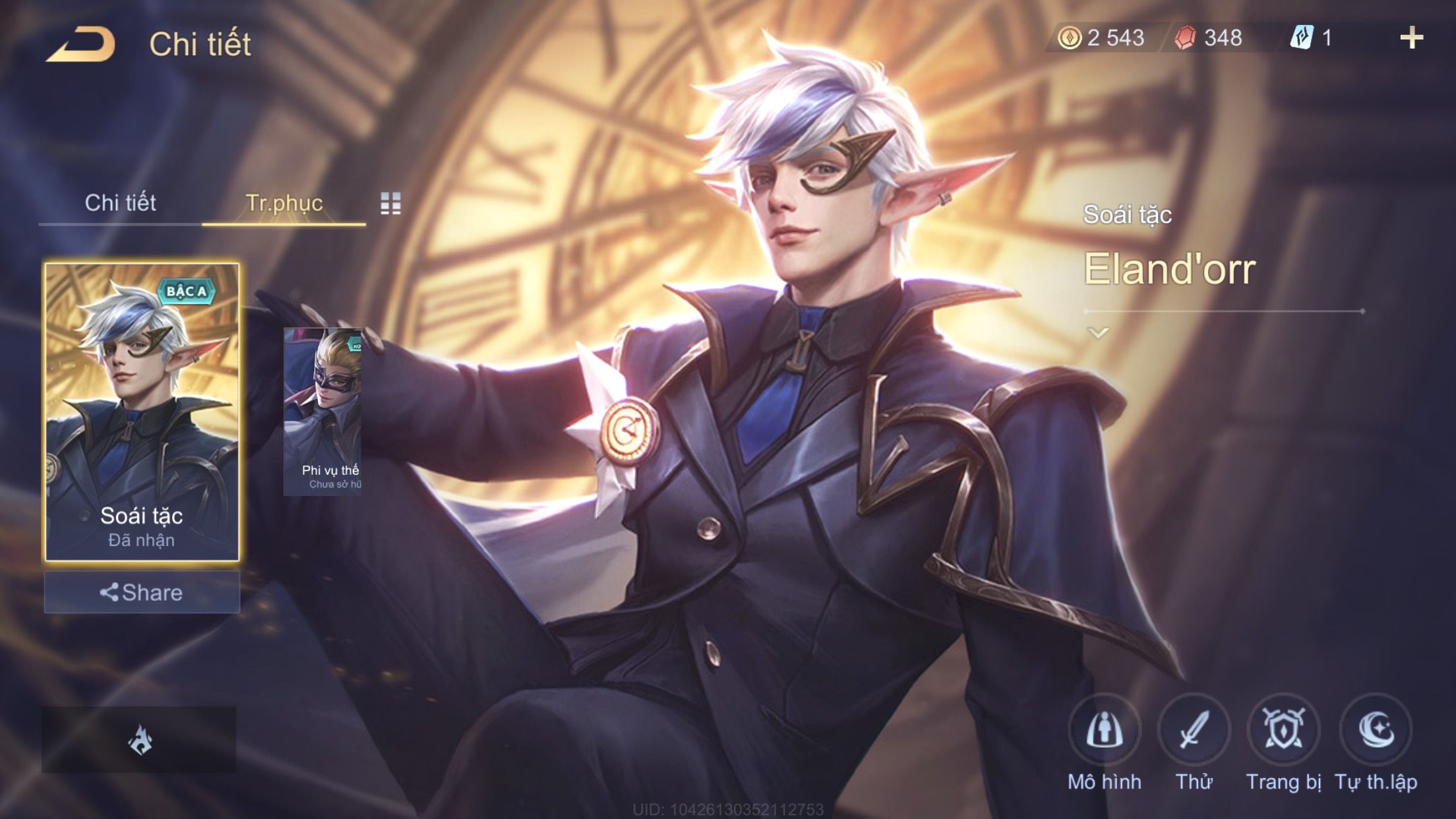Screen dimensions: 1456x819
Task: Try the hero with Thử
Action: tap(1194, 731)
